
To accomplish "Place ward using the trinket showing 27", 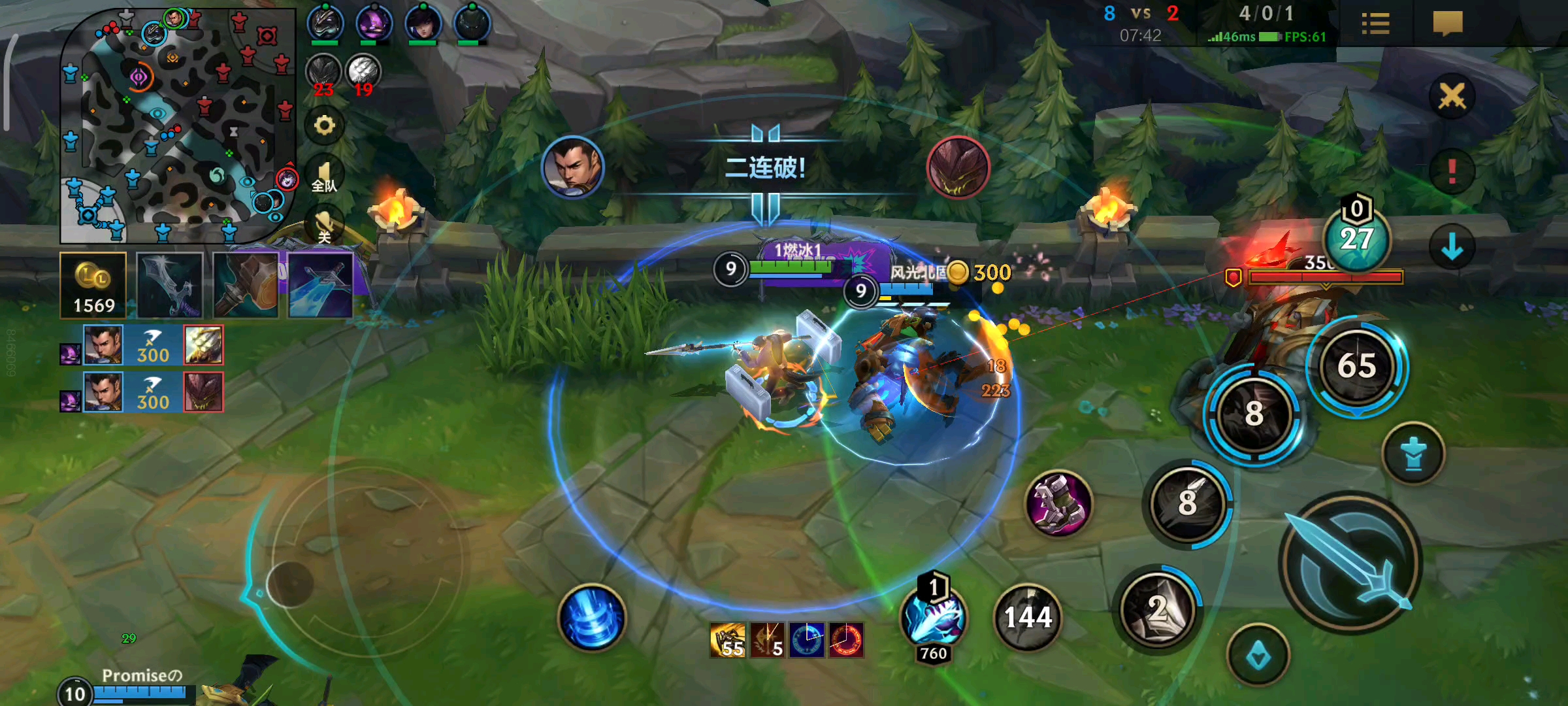I will click(x=1357, y=238).
